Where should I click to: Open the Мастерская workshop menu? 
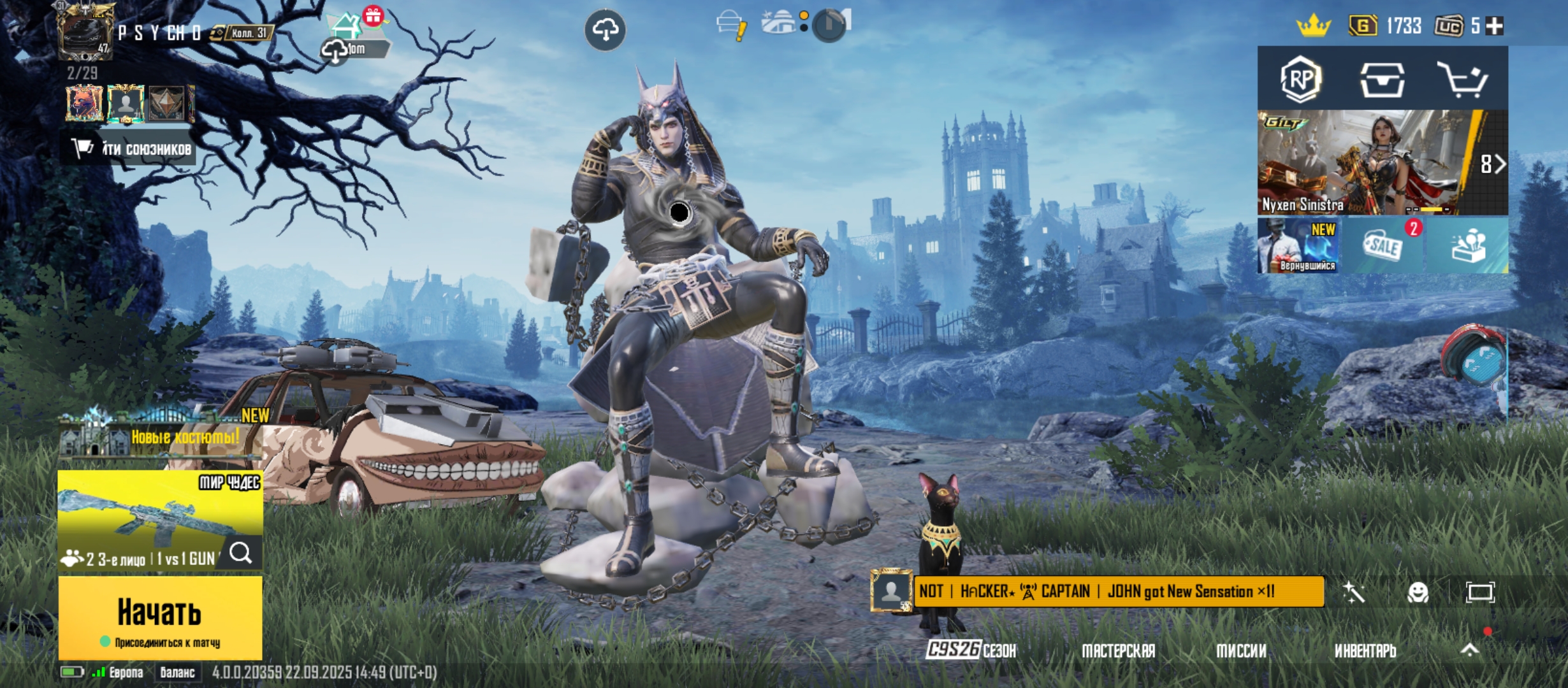pyautogui.click(x=1118, y=650)
